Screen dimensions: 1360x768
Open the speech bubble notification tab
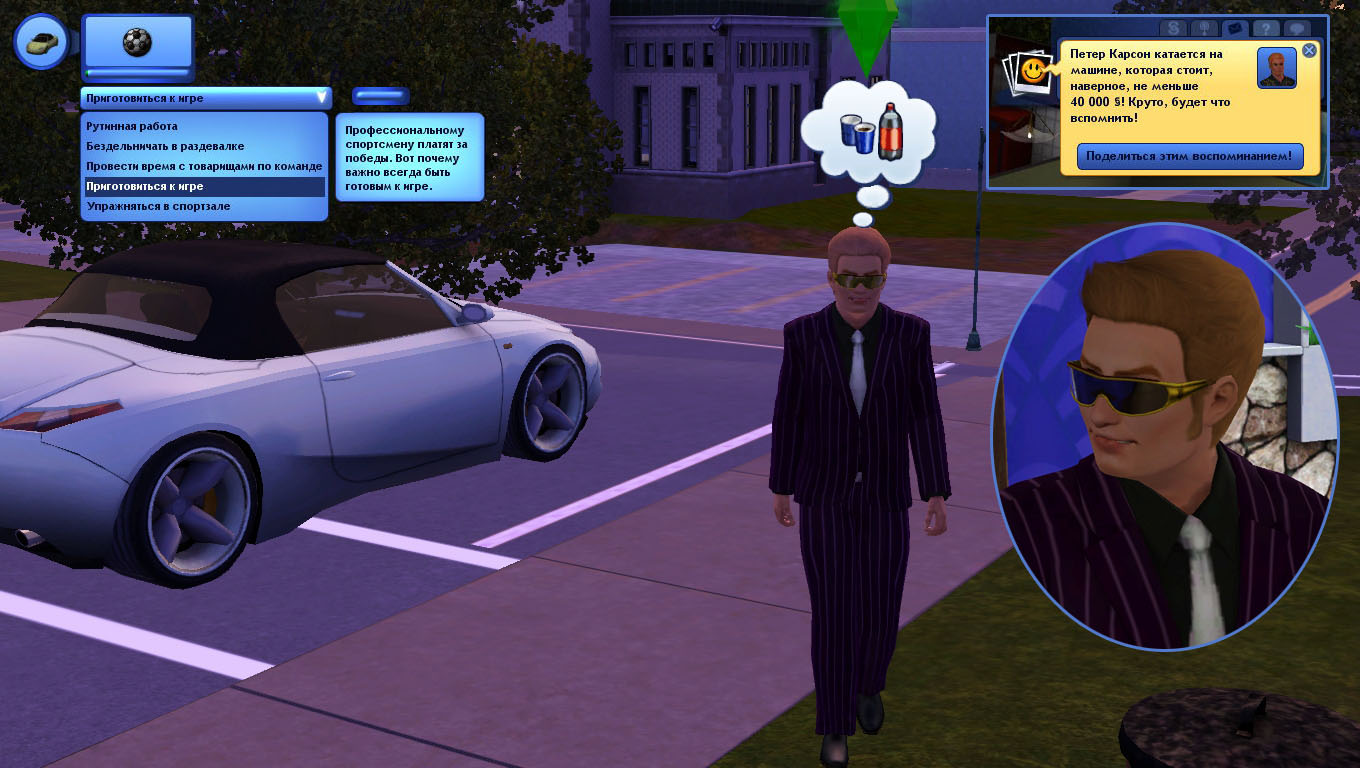point(1297,29)
